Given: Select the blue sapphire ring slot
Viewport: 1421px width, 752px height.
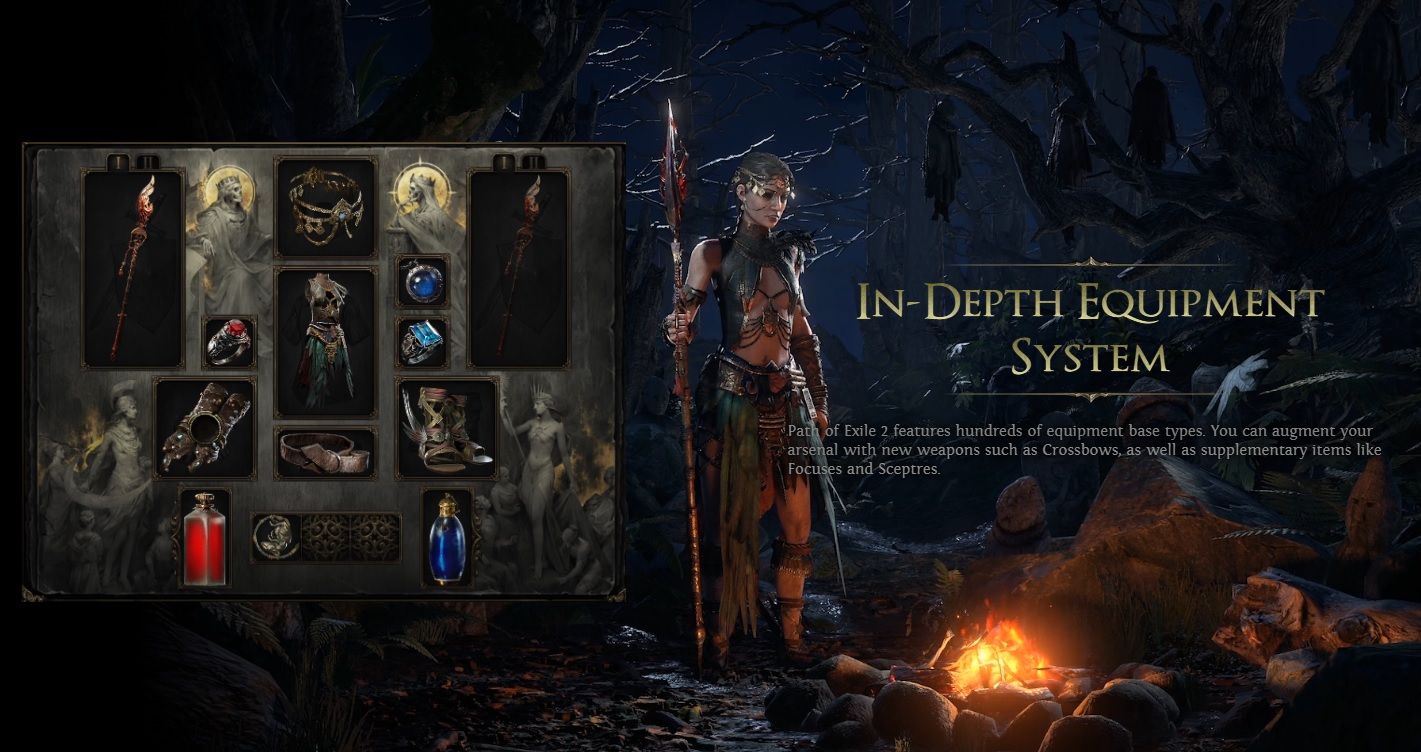Looking at the screenshot, I should [x=422, y=343].
